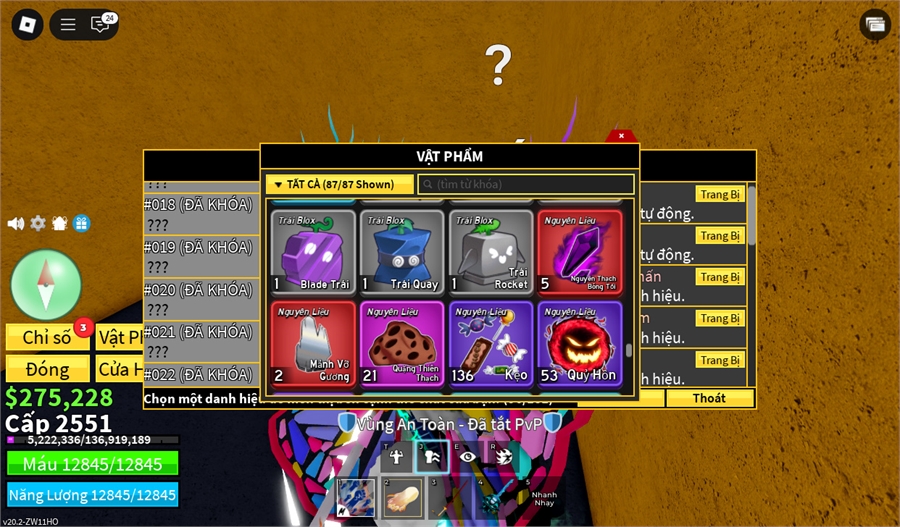The height and width of the screenshot is (527, 900).
Task: Close the inventory with the red X
Action: pos(621,135)
